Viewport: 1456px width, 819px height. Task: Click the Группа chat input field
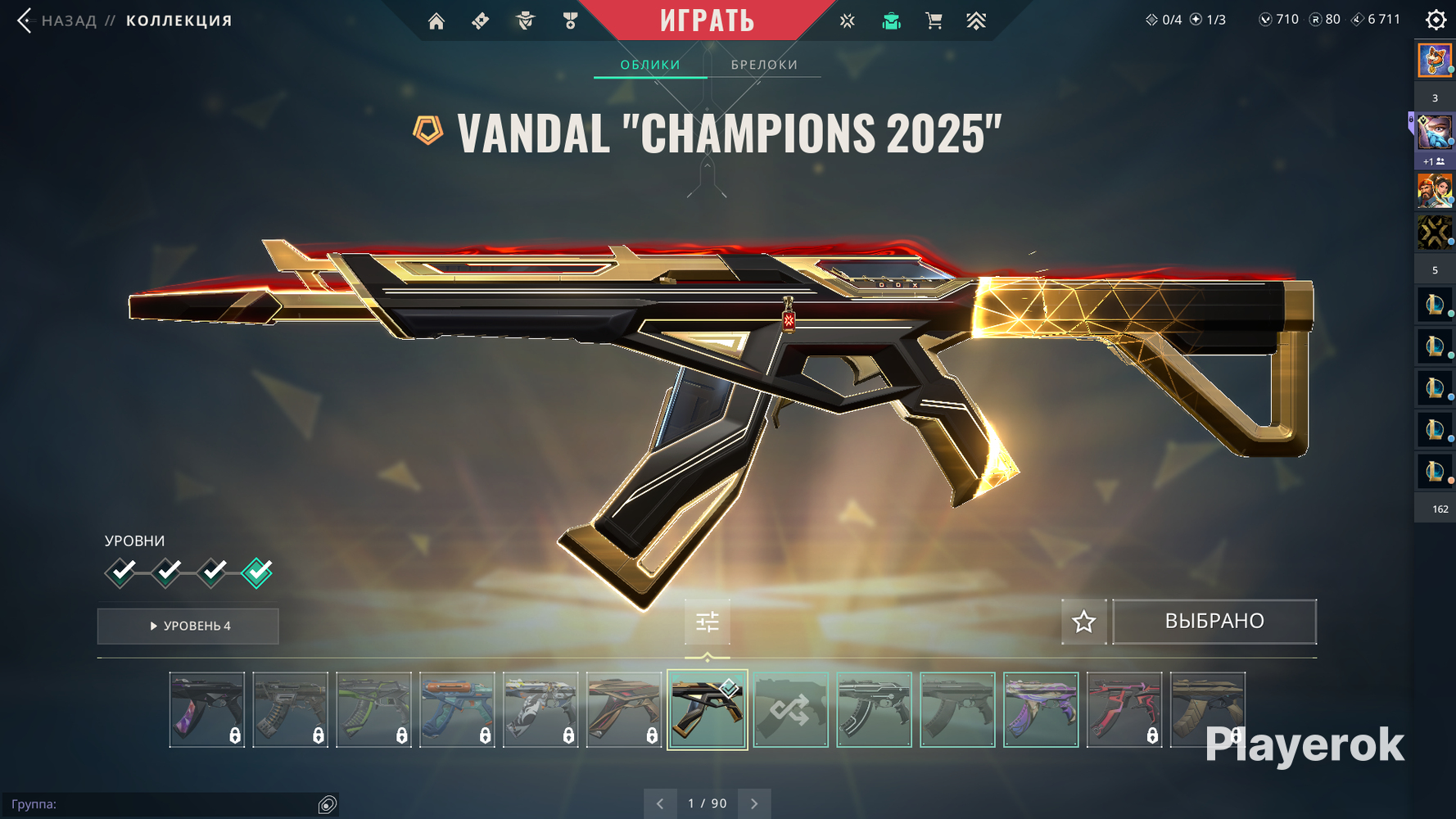coord(164,804)
